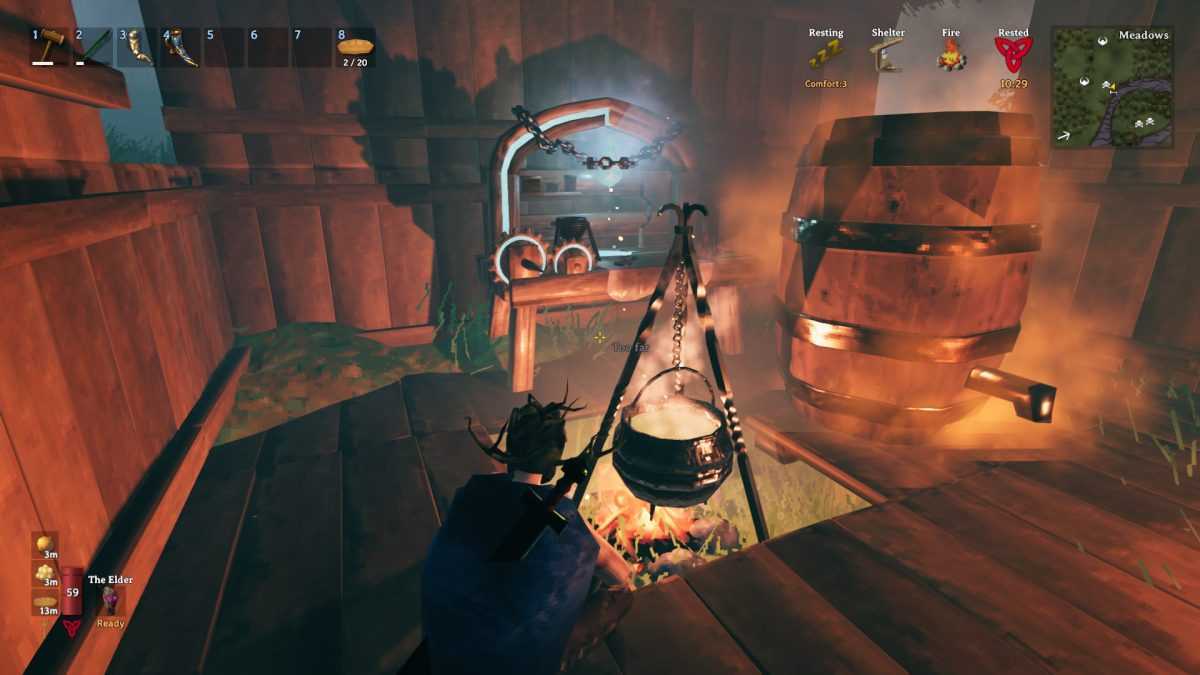Image resolution: width=1200 pixels, height=675 pixels.
Task: Click the red Rested buff icon
Action: (1013, 55)
